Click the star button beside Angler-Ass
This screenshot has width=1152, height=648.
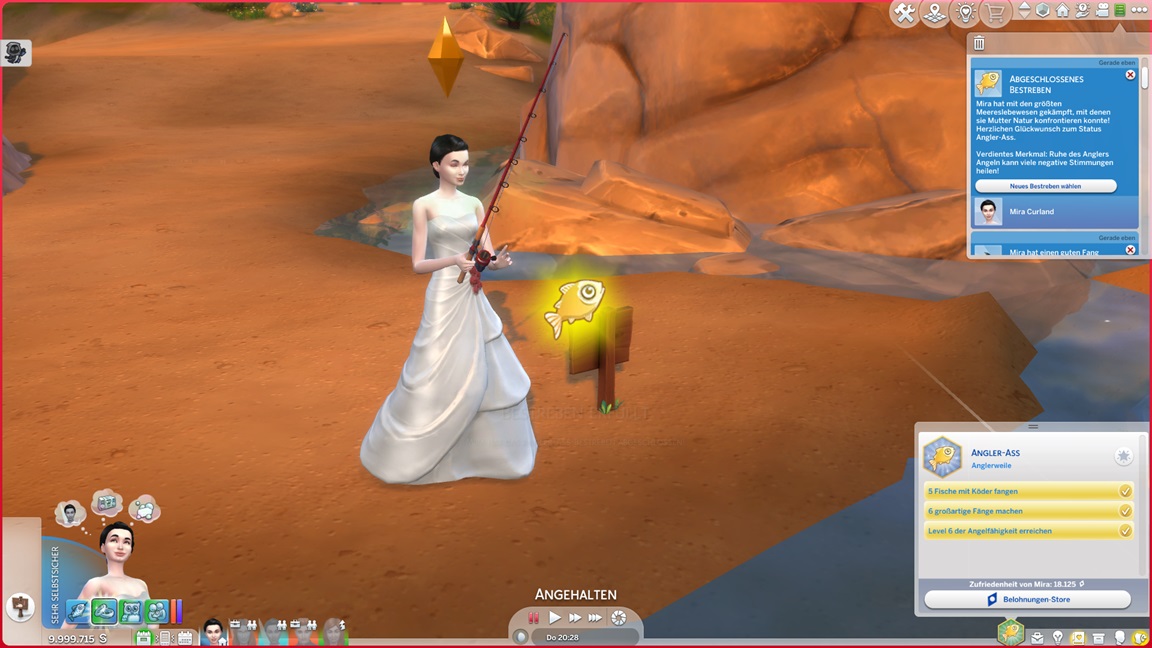(x=1124, y=456)
